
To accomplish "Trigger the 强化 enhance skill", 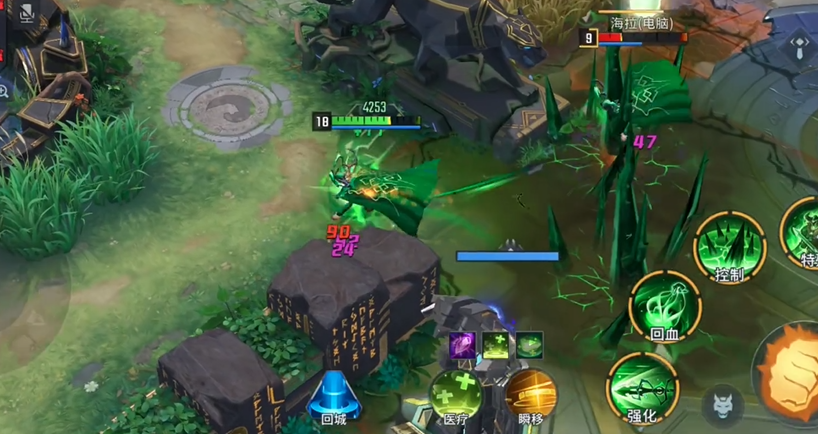I will [x=642, y=383].
